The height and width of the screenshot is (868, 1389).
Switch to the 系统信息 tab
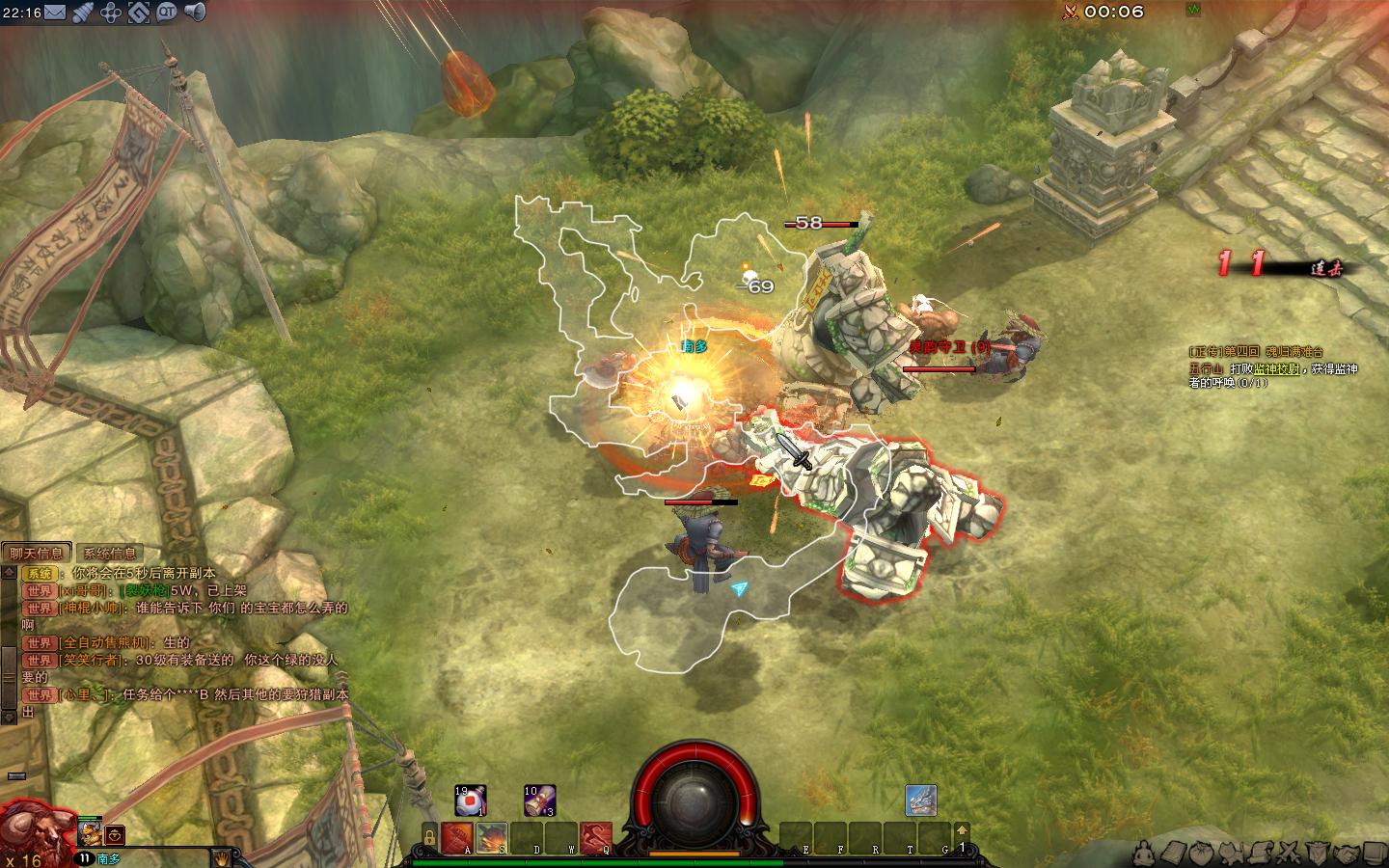110,553
